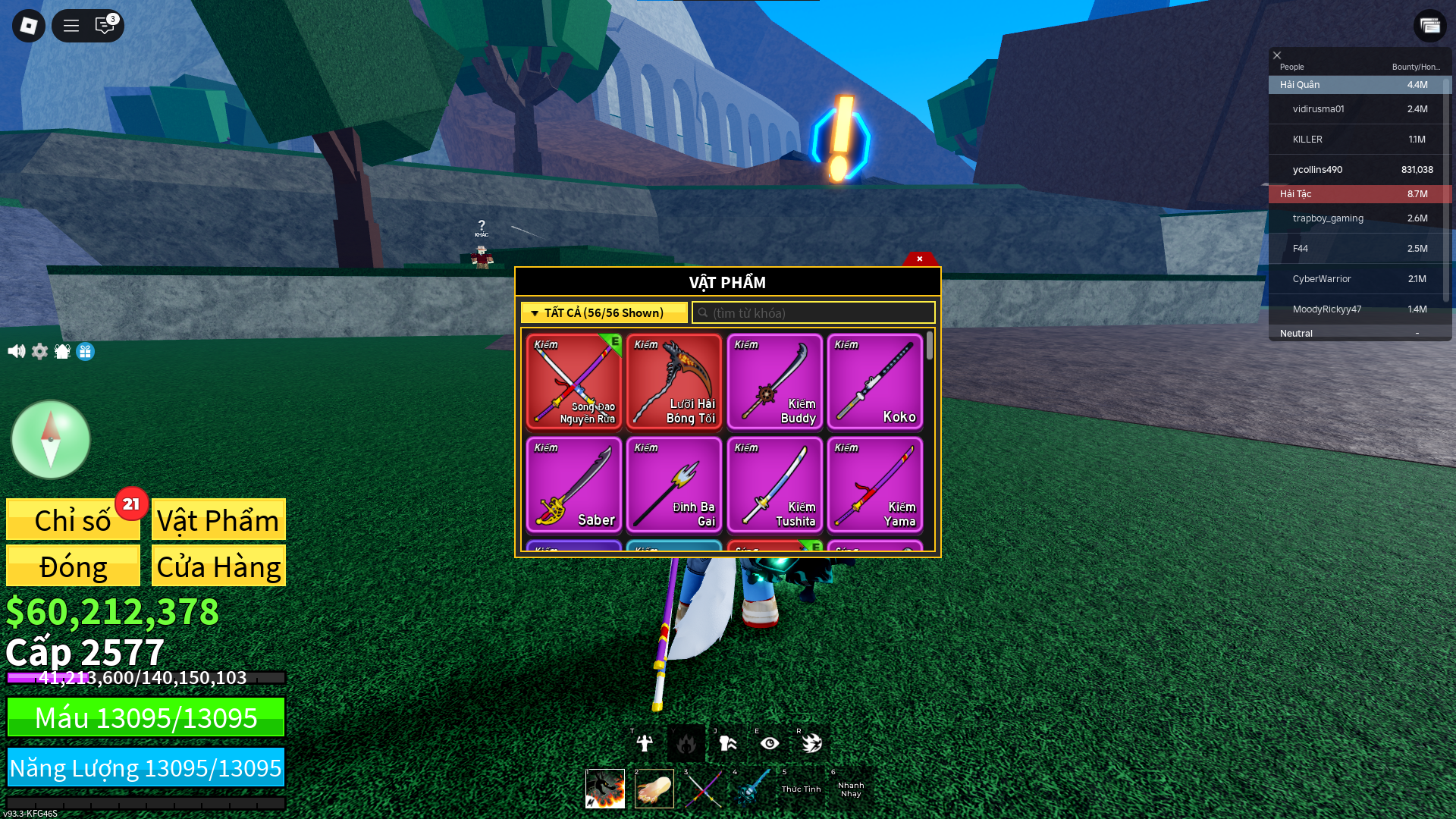
Task: Open the gear settings icon
Action: click(x=39, y=351)
